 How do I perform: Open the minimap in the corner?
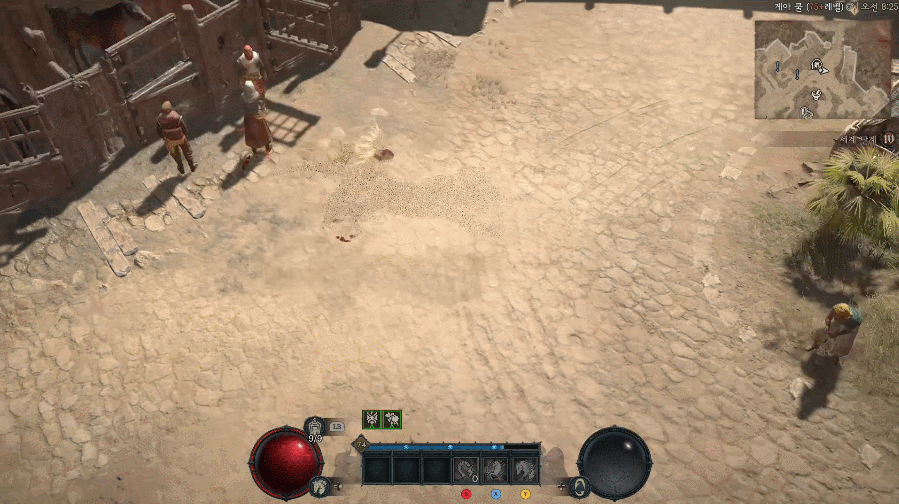coord(822,69)
